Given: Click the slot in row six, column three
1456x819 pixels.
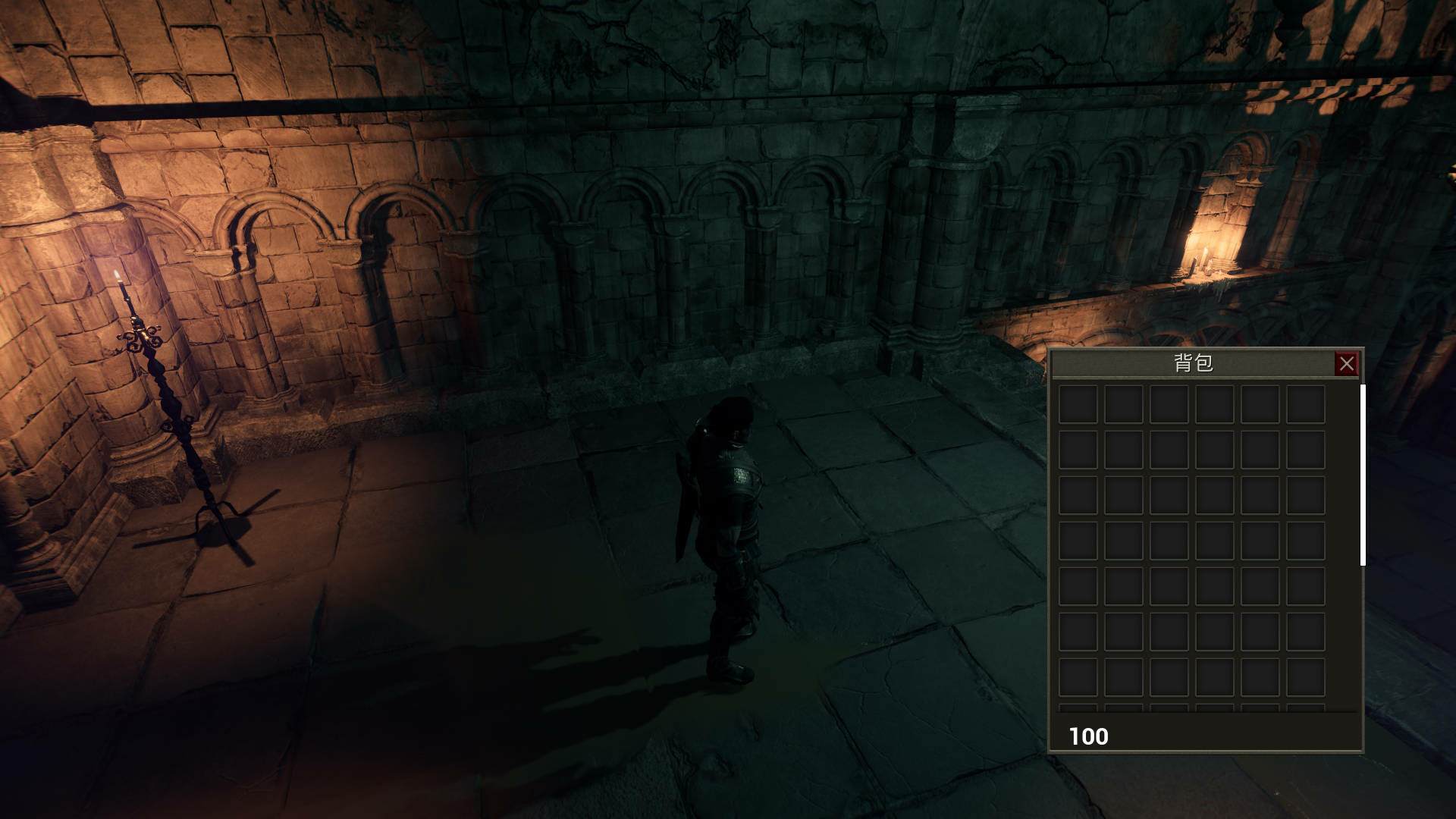Looking at the screenshot, I should pyautogui.click(x=1170, y=631).
